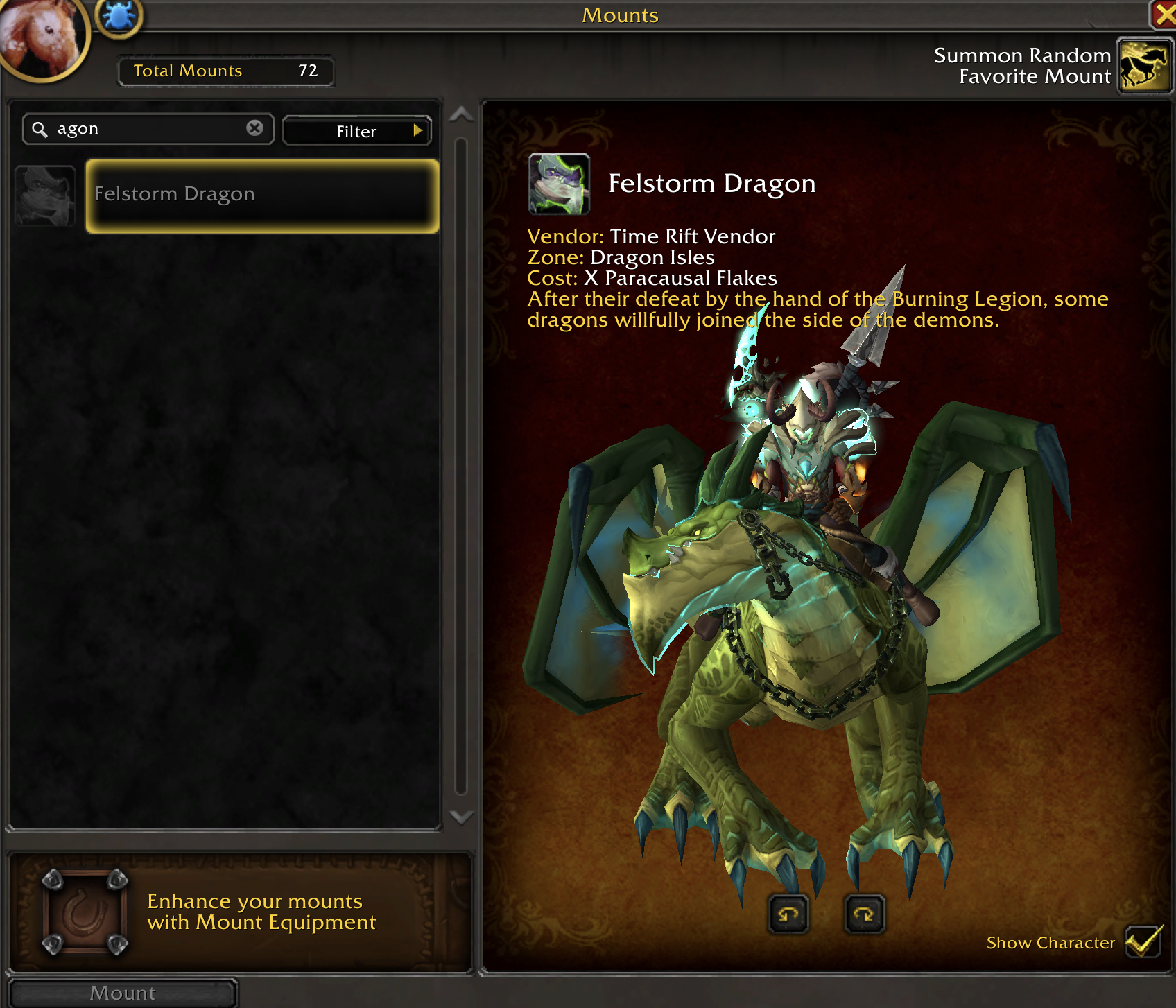The width and height of the screenshot is (1176, 1008).
Task: Click the Summon Random Favorite Mount button
Action: coord(1144,66)
